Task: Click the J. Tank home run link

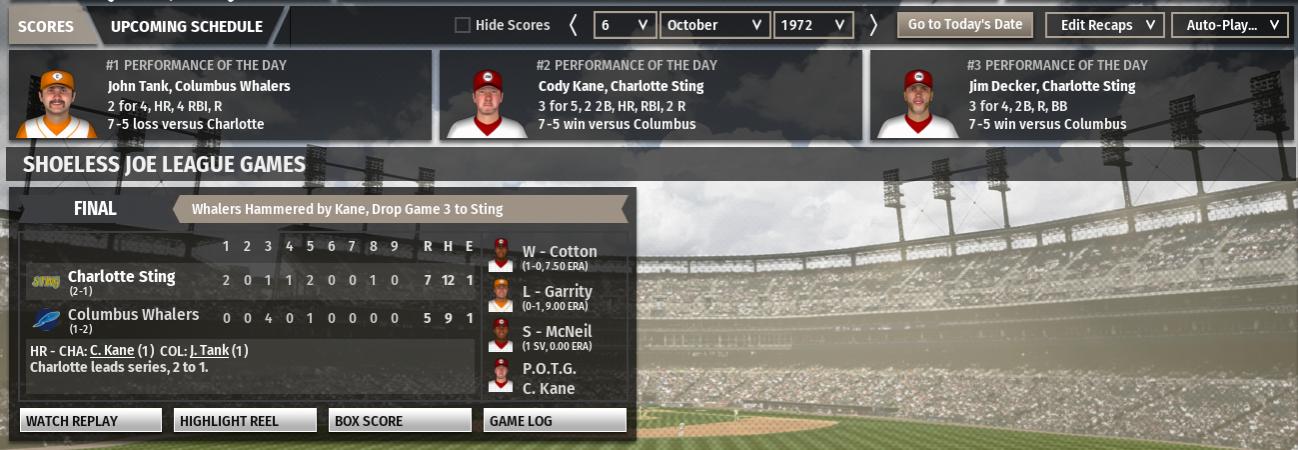Action: pos(209,351)
